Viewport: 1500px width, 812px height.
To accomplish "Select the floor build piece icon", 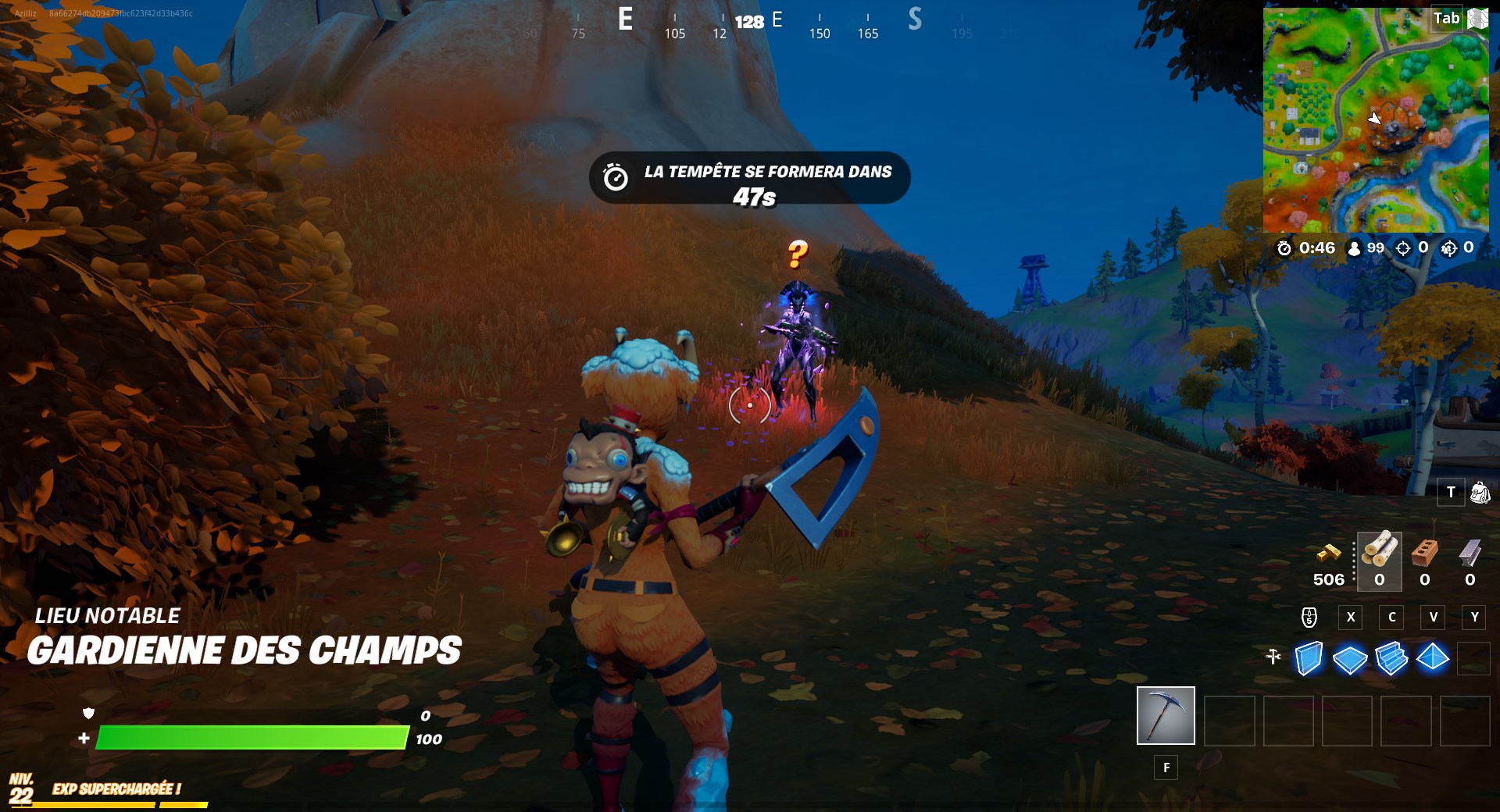I will click(x=1351, y=660).
